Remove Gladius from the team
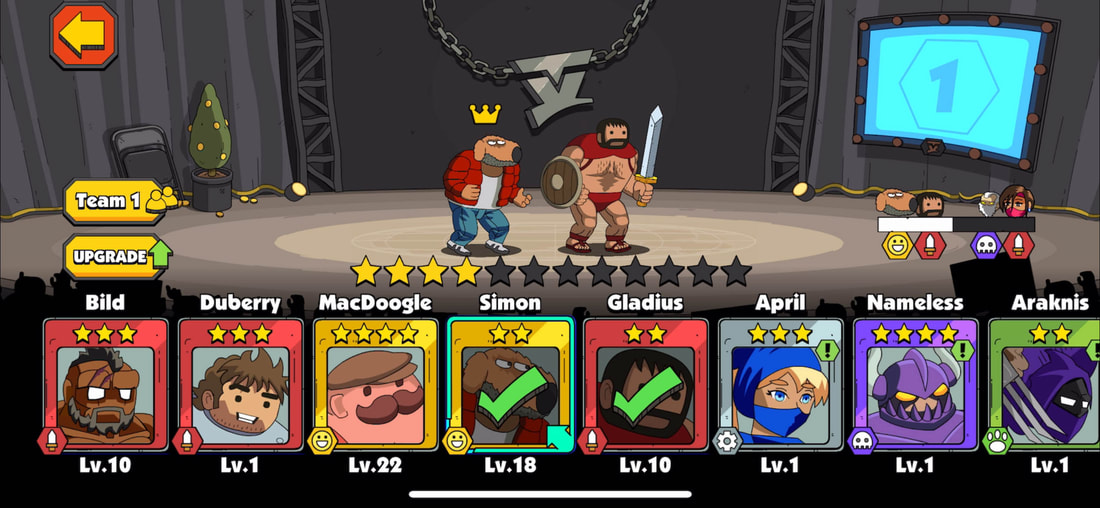This screenshot has width=1100, height=508. [x=645, y=383]
